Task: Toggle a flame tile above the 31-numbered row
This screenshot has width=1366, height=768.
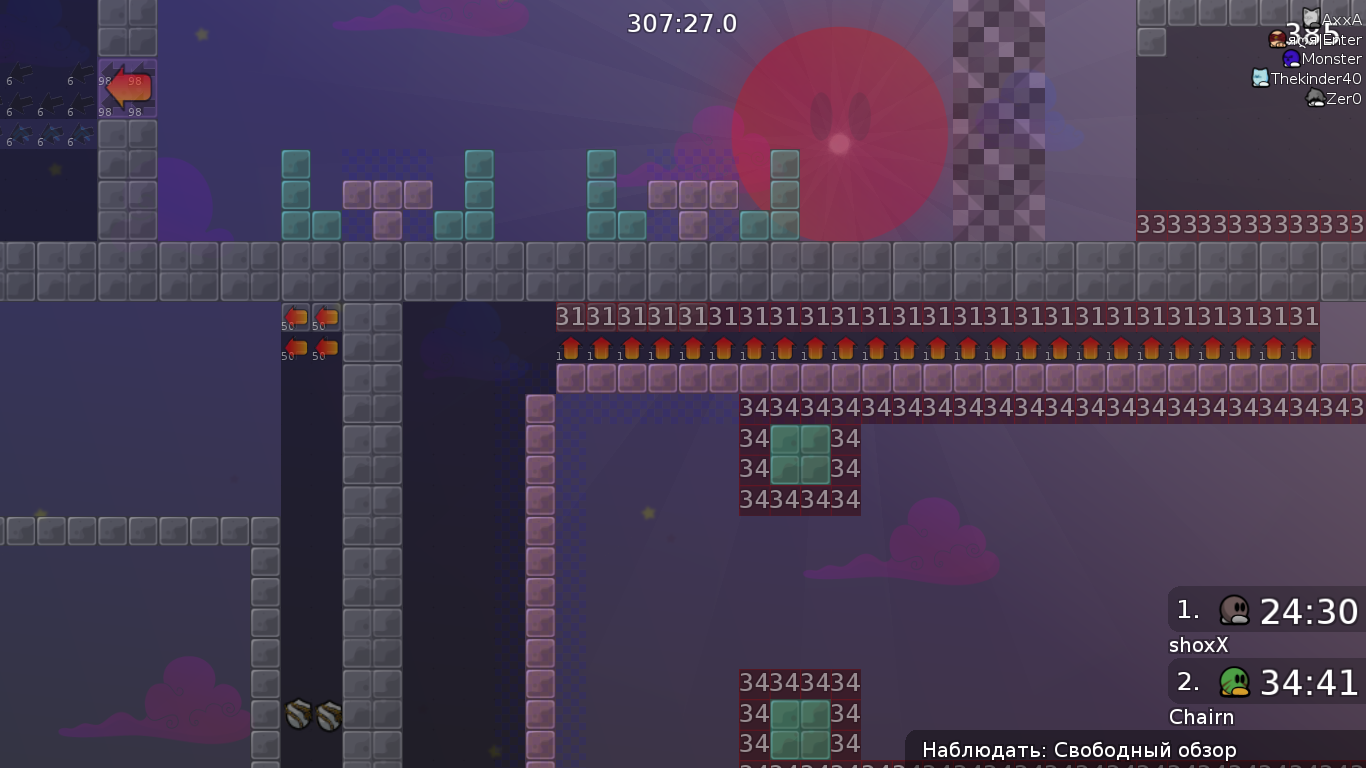Action: point(570,350)
